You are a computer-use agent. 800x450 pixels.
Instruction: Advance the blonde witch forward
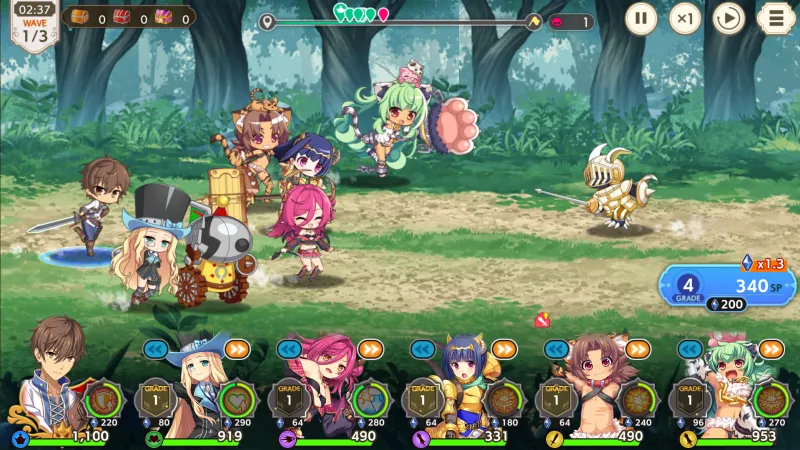click(237, 349)
